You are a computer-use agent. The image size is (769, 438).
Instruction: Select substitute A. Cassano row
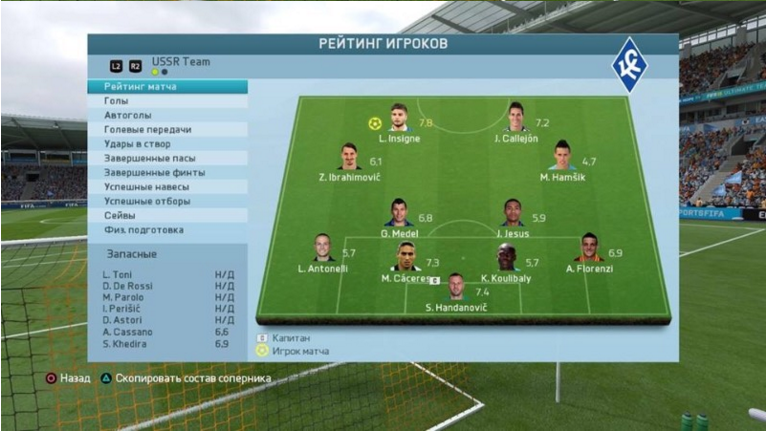pyautogui.click(x=168, y=331)
